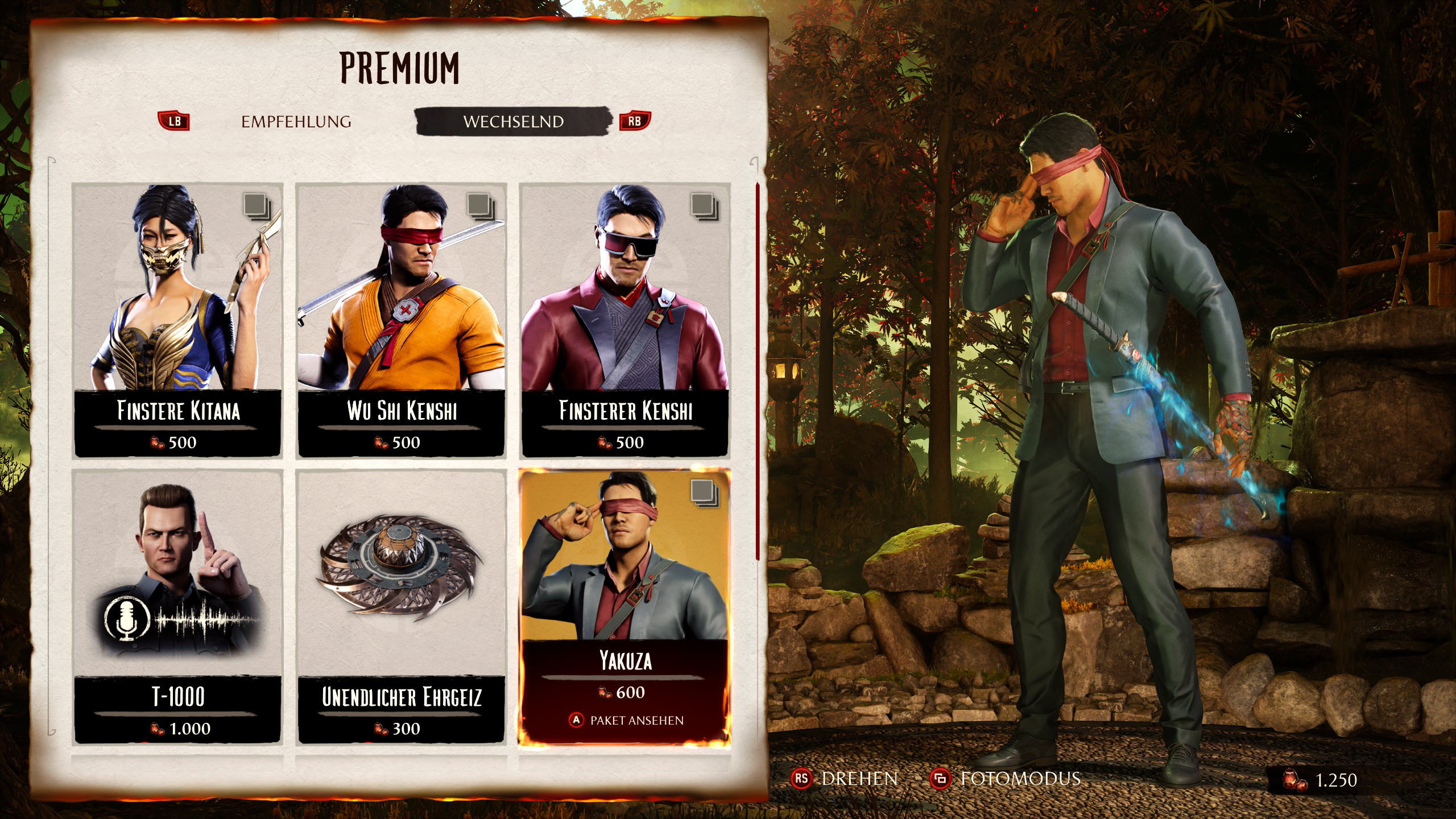Screen dimensions: 1456x819
Task: Click the shop list scrollbar
Action: click(x=757, y=370)
